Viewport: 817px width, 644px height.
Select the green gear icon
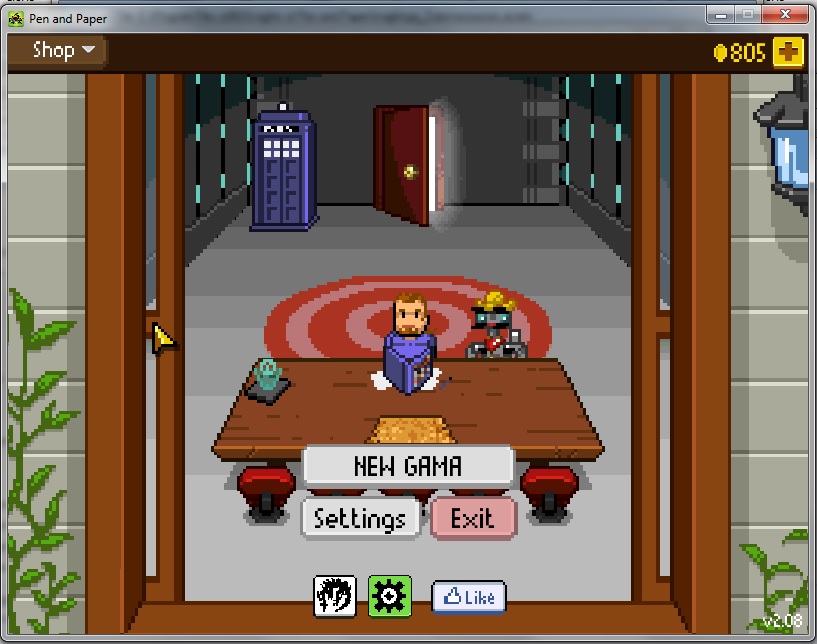(389, 596)
